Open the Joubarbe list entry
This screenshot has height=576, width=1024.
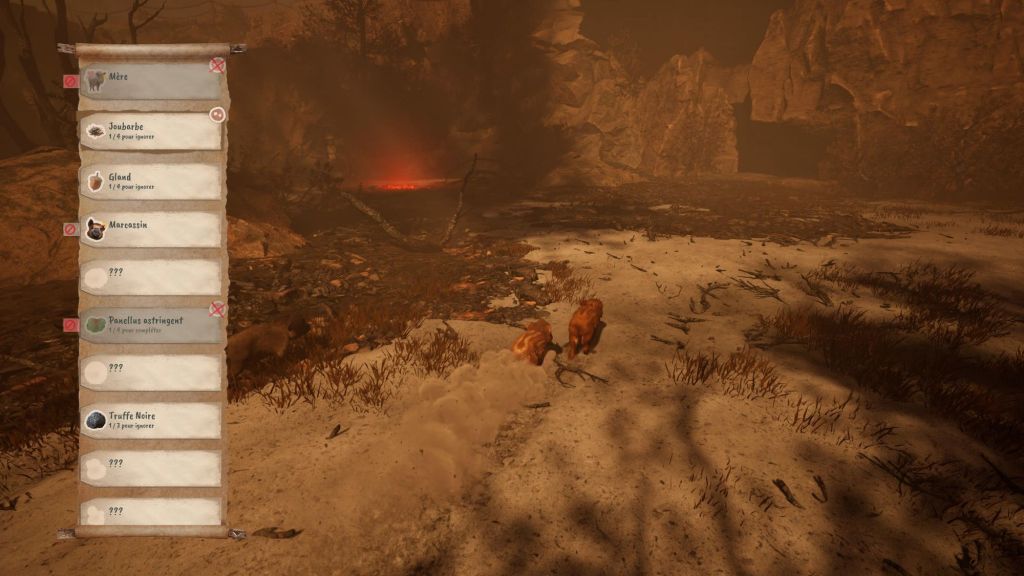point(150,131)
